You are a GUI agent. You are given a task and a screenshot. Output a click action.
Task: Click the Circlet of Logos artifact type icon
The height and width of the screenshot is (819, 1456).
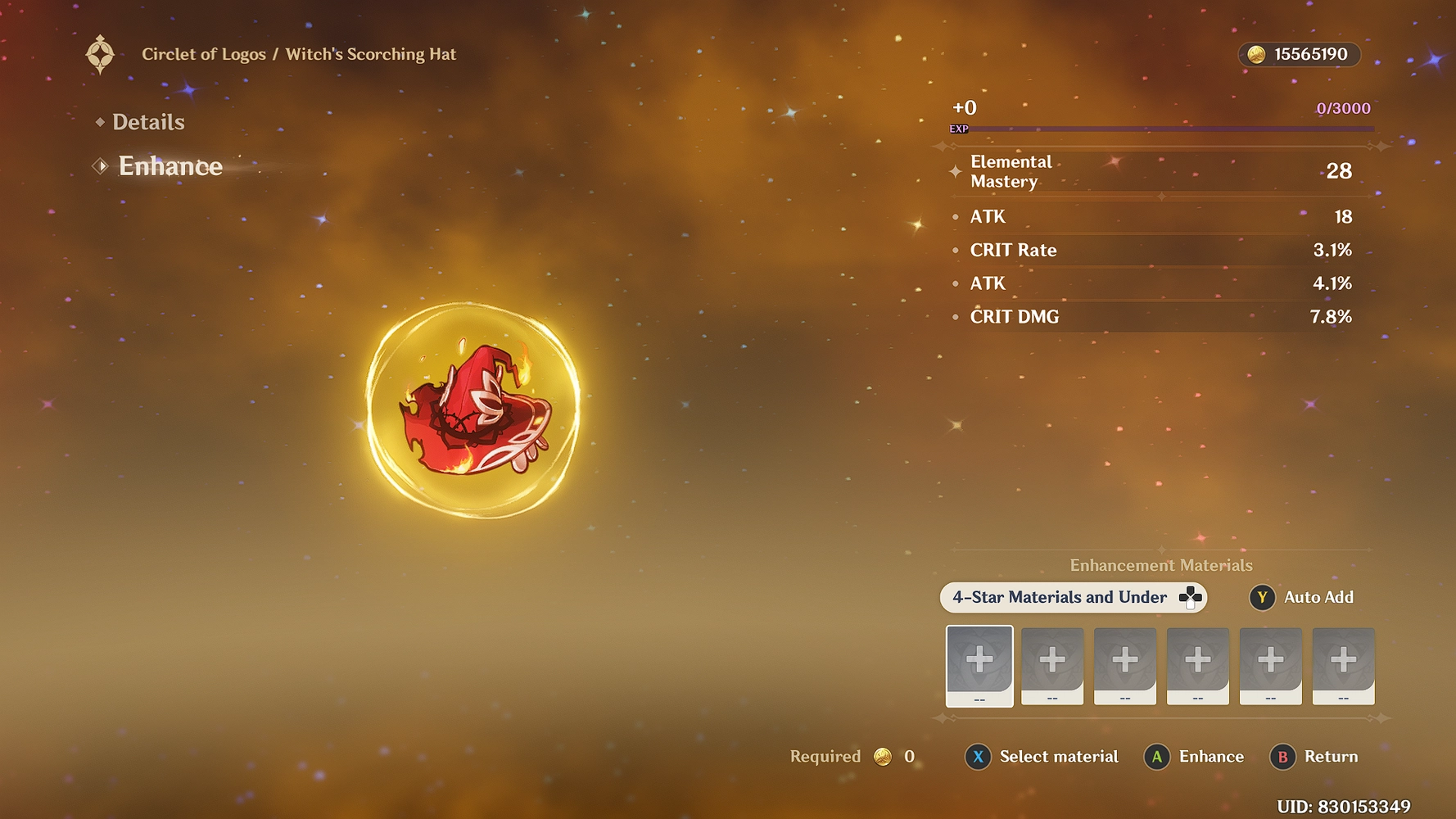click(101, 55)
